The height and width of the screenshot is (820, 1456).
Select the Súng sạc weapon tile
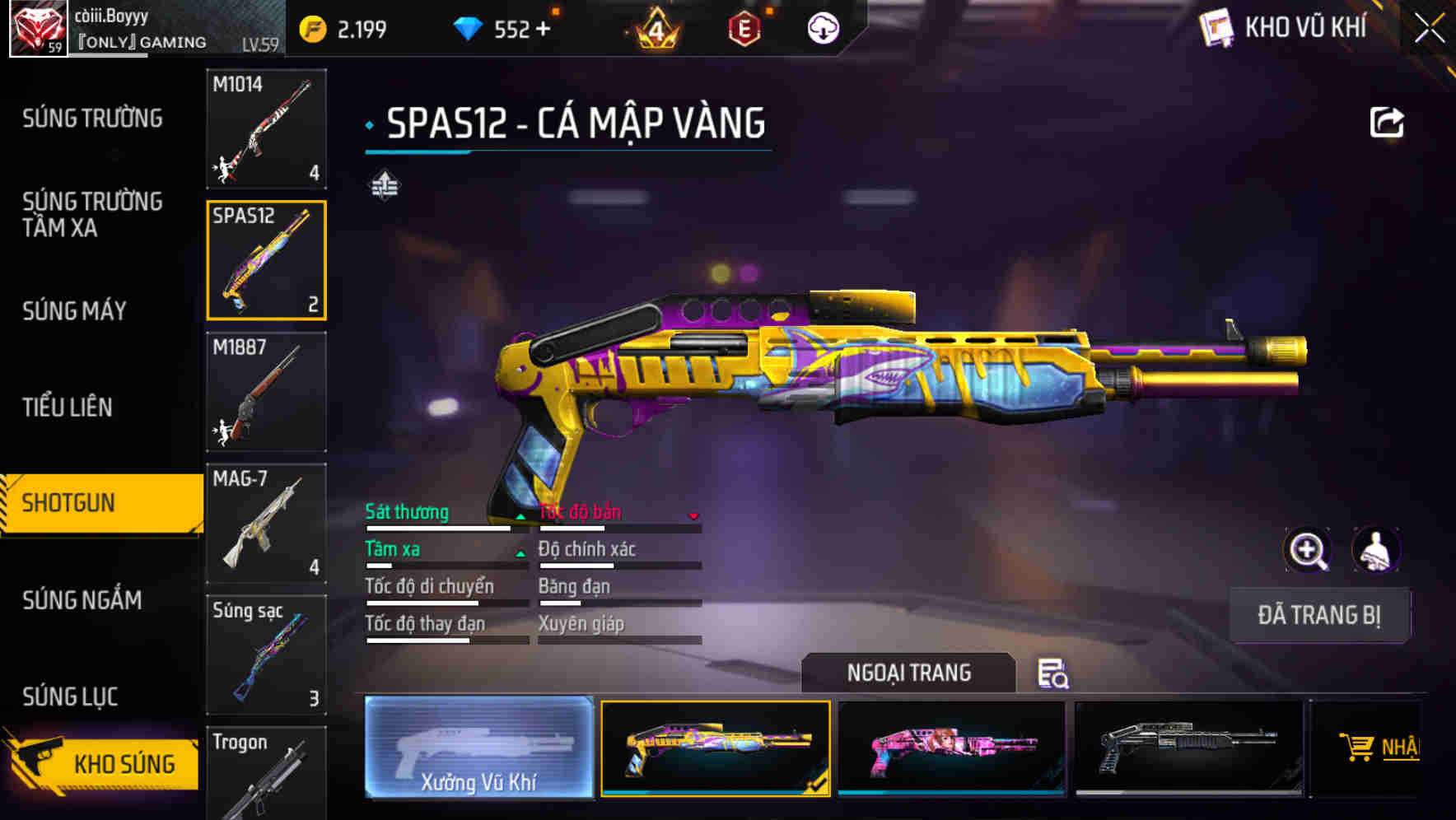[266, 655]
